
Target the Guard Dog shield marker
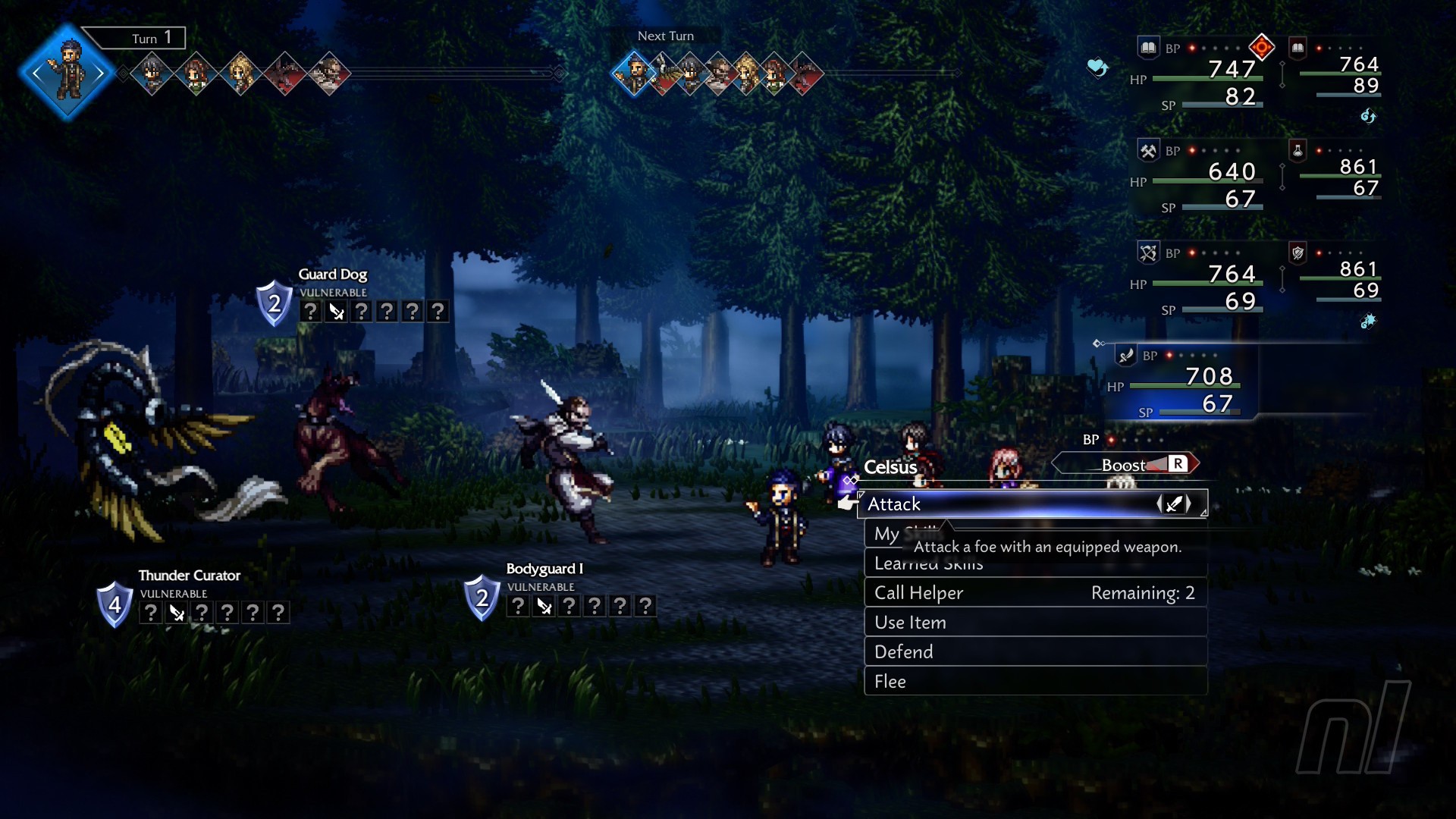pyautogui.click(x=274, y=303)
